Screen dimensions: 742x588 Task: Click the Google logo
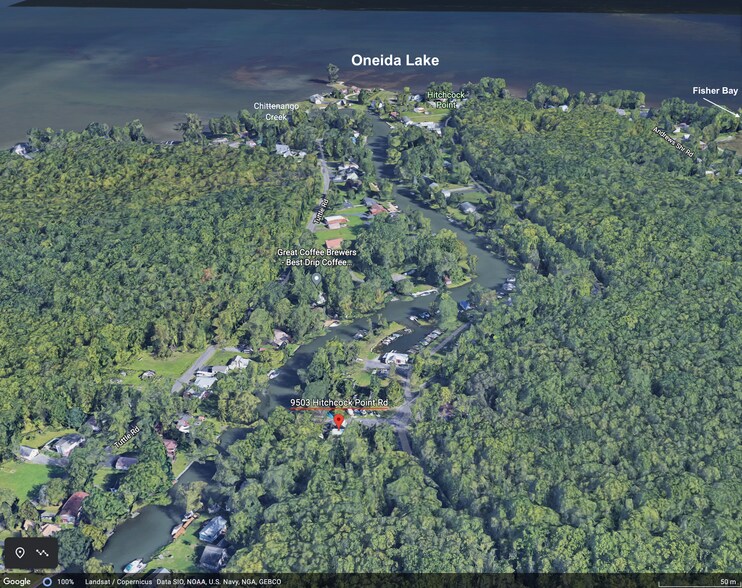pyautogui.click(x=17, y=581)
